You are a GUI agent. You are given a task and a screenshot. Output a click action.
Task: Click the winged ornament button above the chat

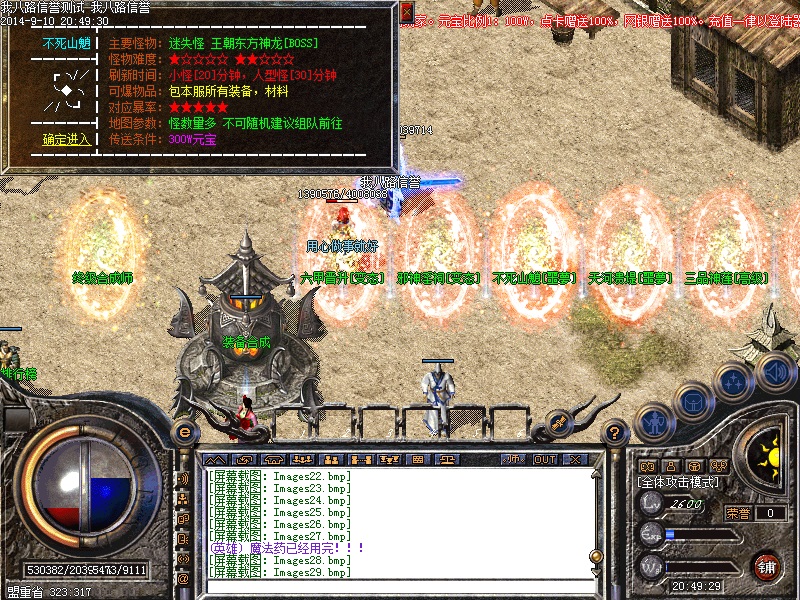(559, 422)
